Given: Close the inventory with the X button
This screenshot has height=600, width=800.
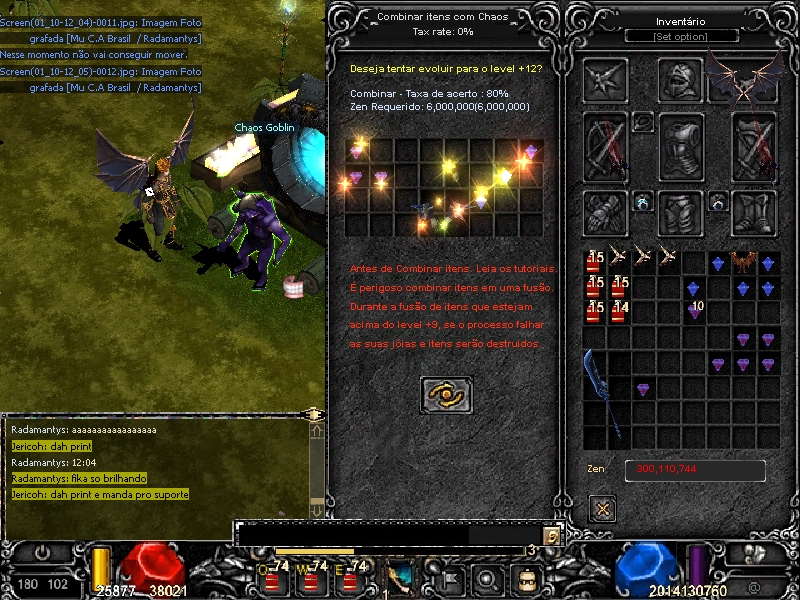Looking at the screenshot, I should [x=602, y=508].
